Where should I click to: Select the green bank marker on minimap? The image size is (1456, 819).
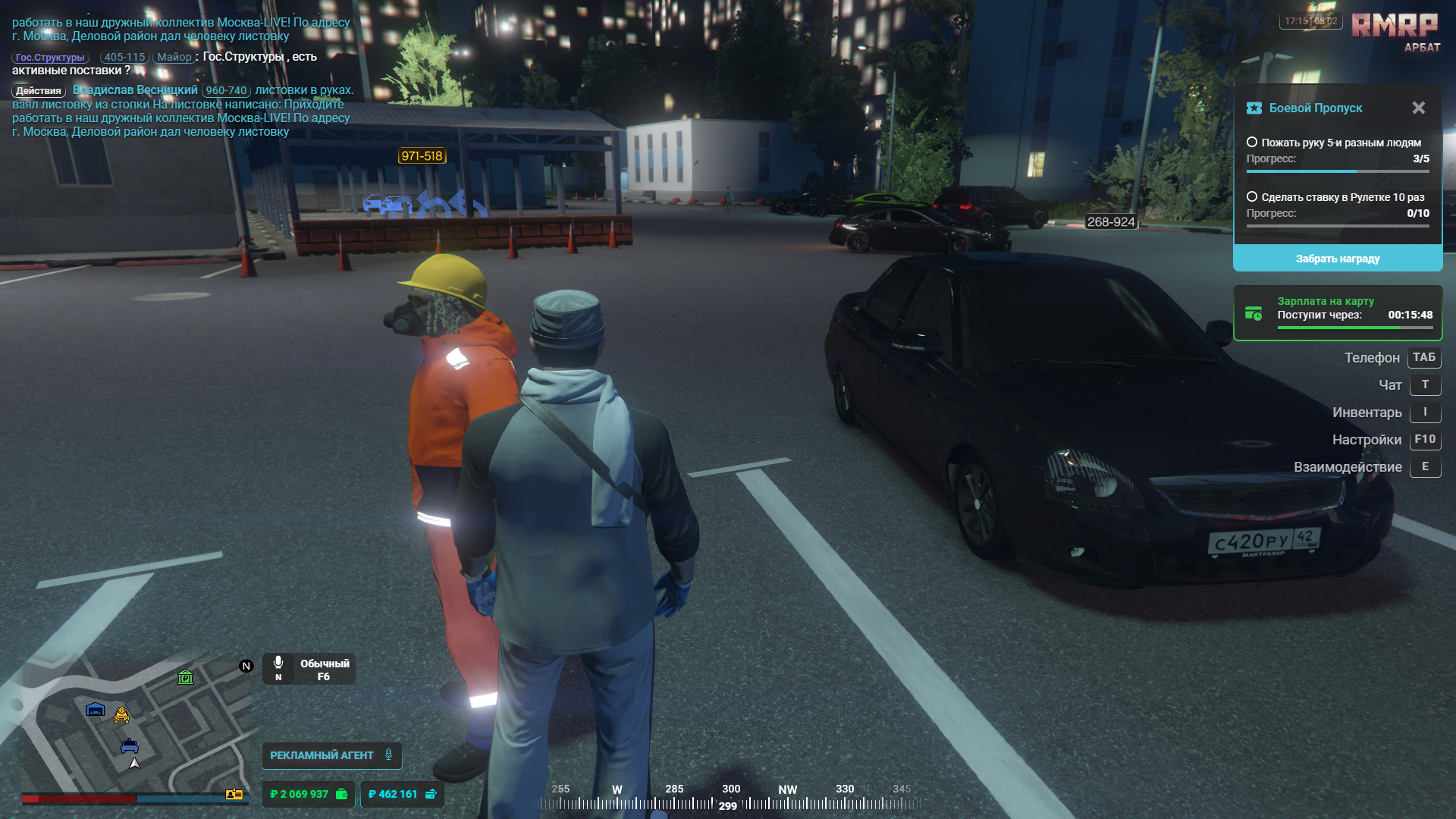[x=185, y=677]
